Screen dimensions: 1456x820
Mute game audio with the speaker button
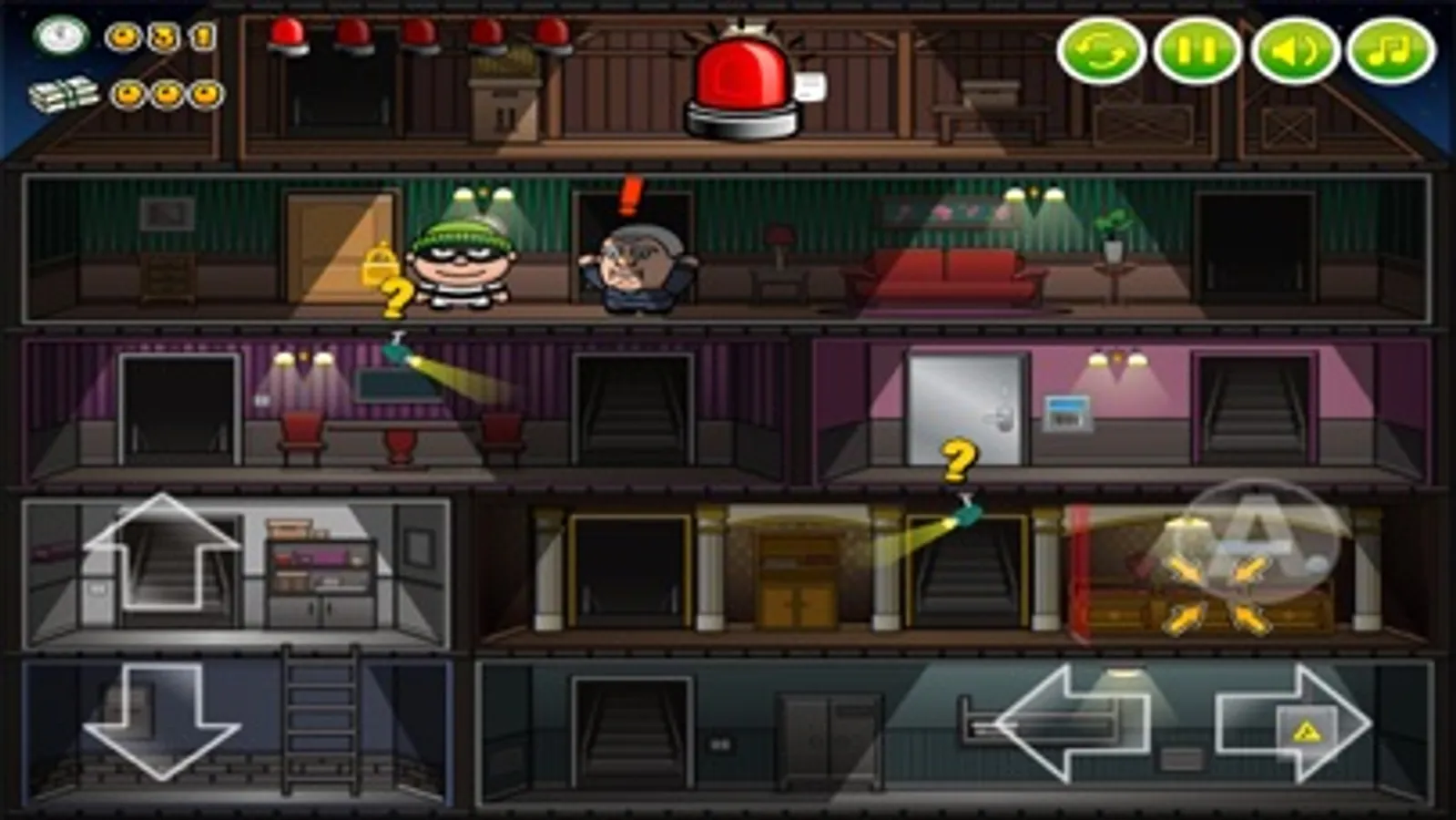pyautogui.click(x=1294, y=50)
